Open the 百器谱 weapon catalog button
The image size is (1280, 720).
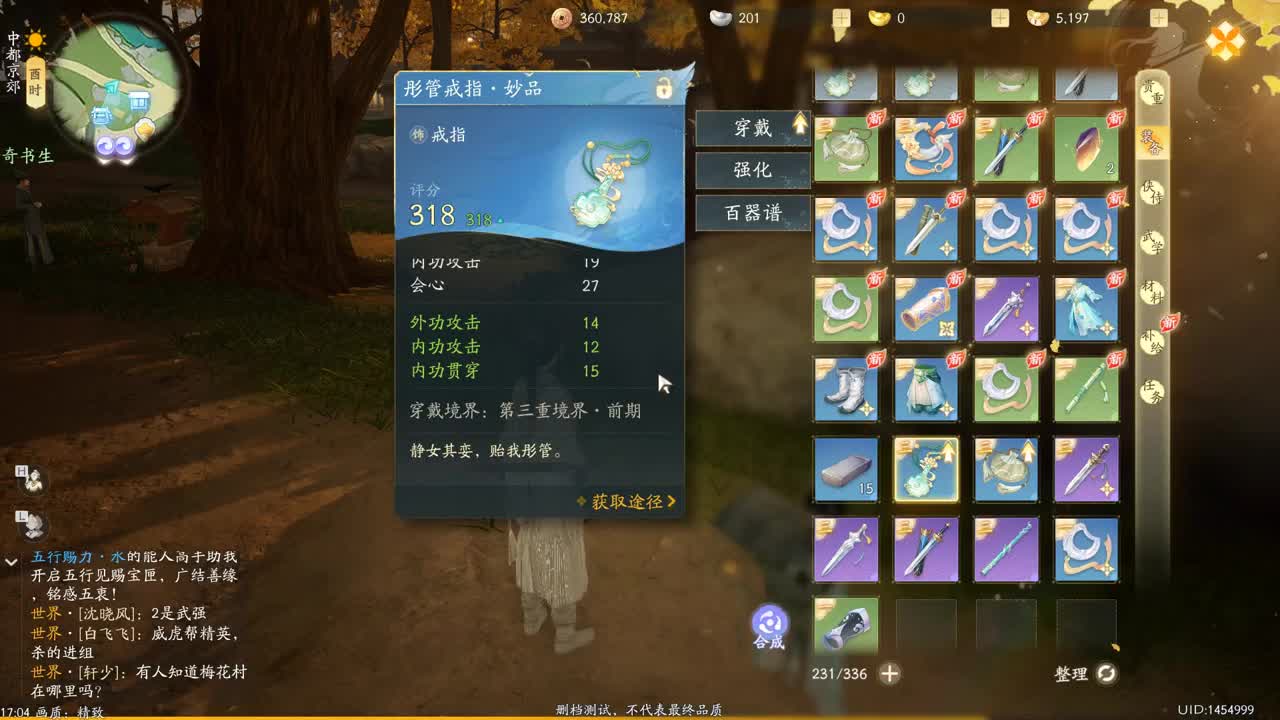(753, 212)
